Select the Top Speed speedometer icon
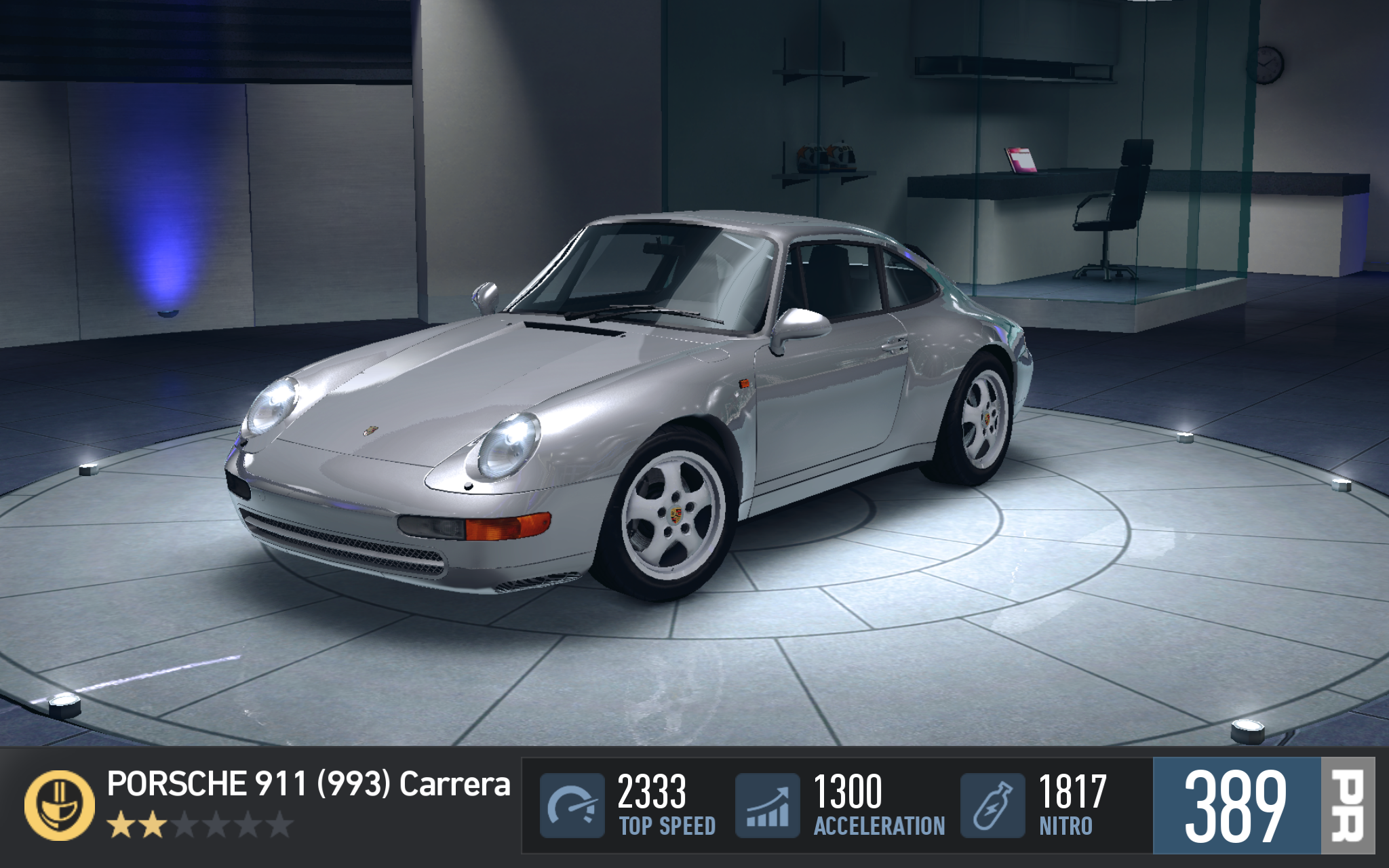The image size is (1389, 868). [x=572, y=805]
